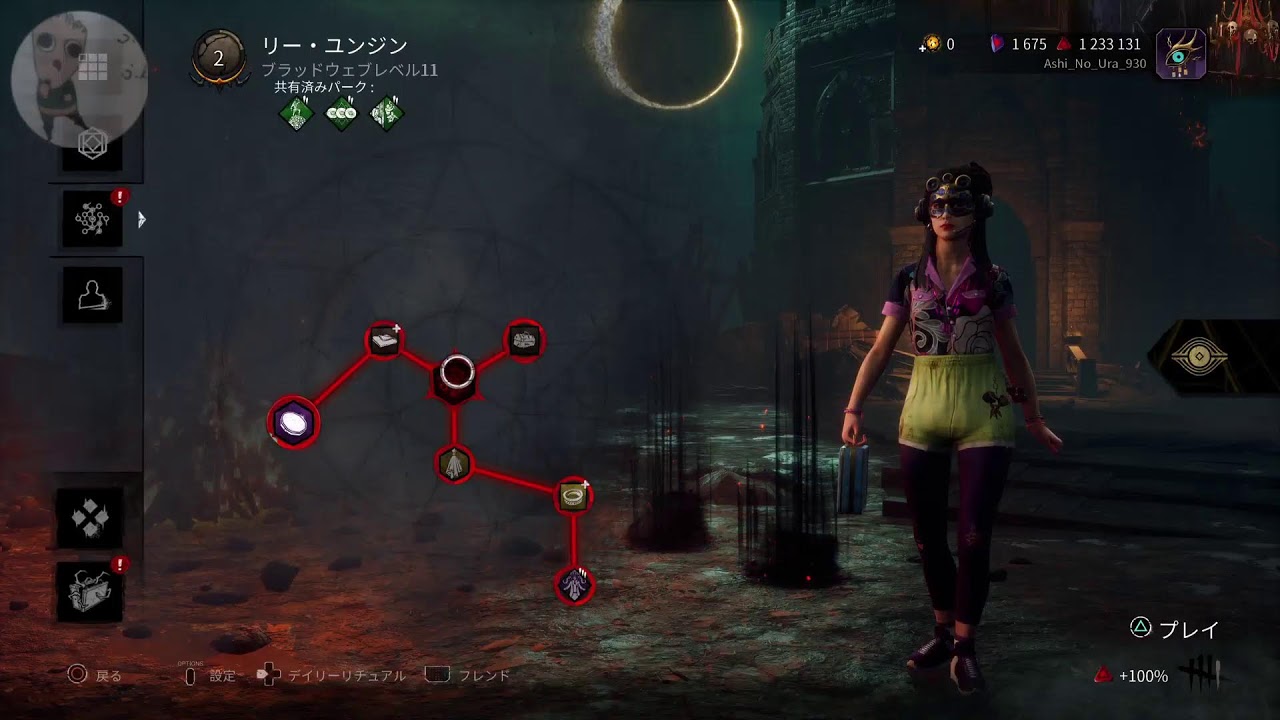Inspect the first shared green perk icon
Screen dimensions: 1280x720
click(296, 113)
